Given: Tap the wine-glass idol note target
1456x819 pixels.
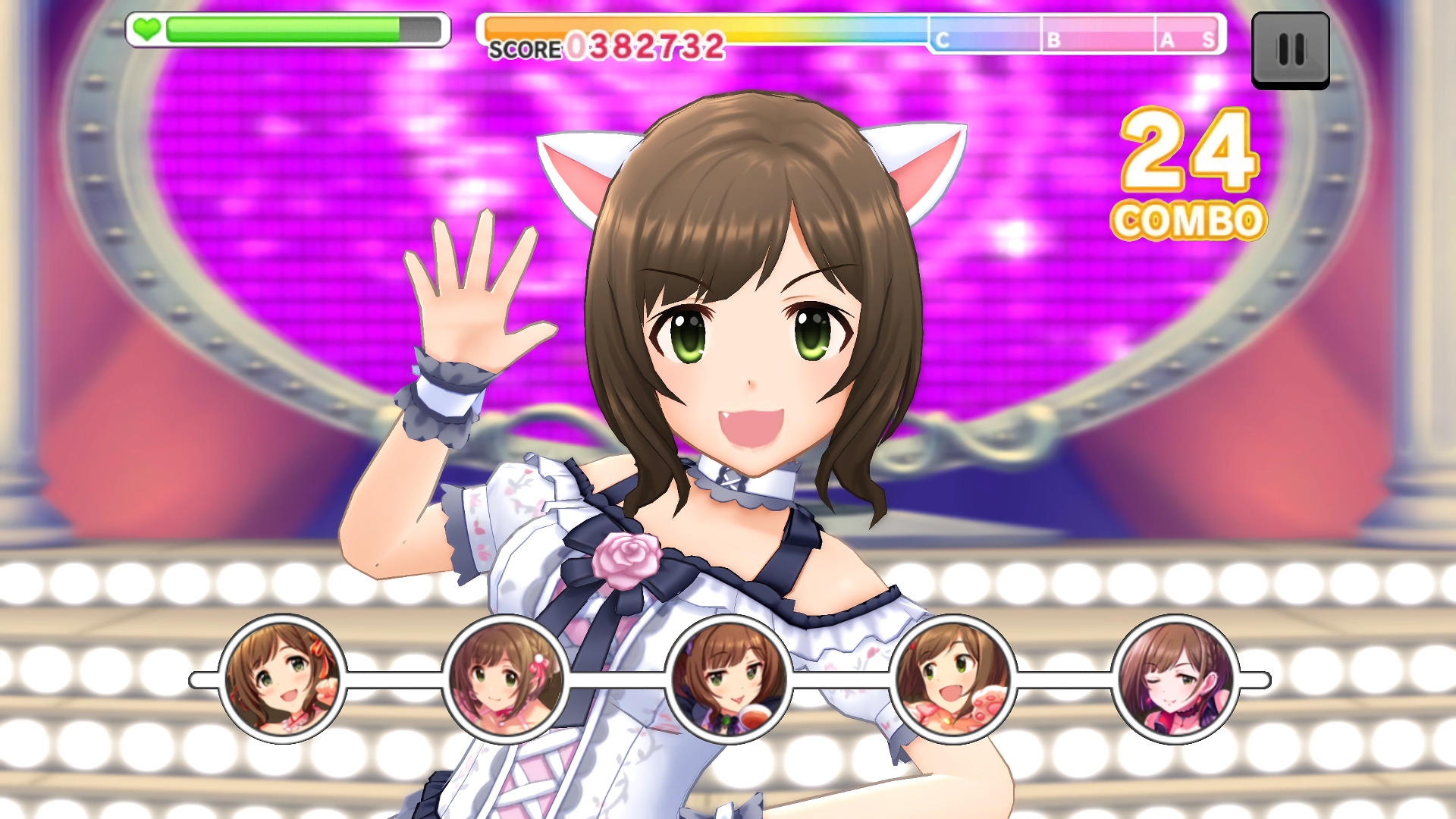Looking at the screenshot, I should (729, 679).
